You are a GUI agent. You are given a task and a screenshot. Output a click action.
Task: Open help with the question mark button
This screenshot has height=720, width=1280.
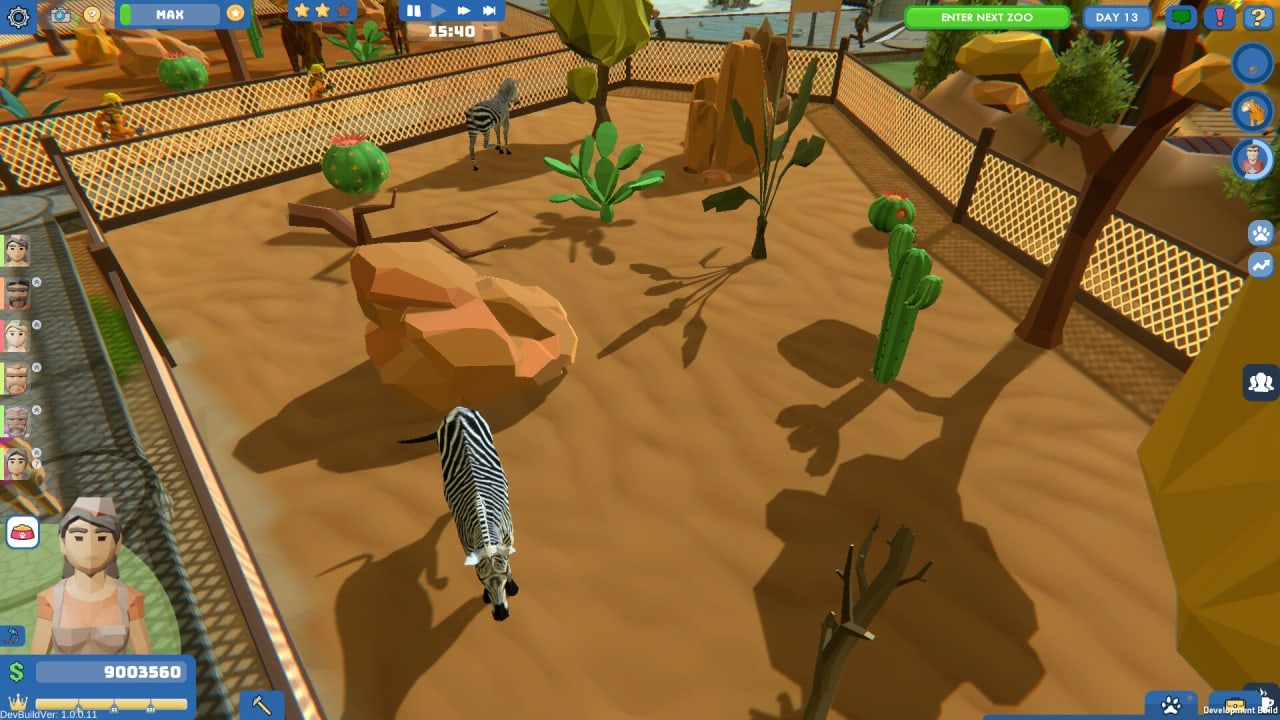pyautogui.click(x=1257, y=17)
